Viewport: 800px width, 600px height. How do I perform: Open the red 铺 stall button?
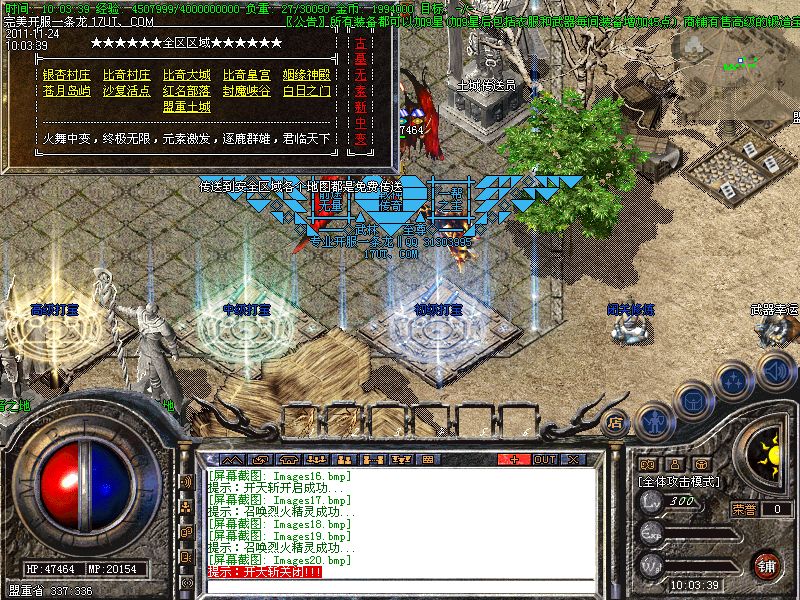tap(767, 564)
